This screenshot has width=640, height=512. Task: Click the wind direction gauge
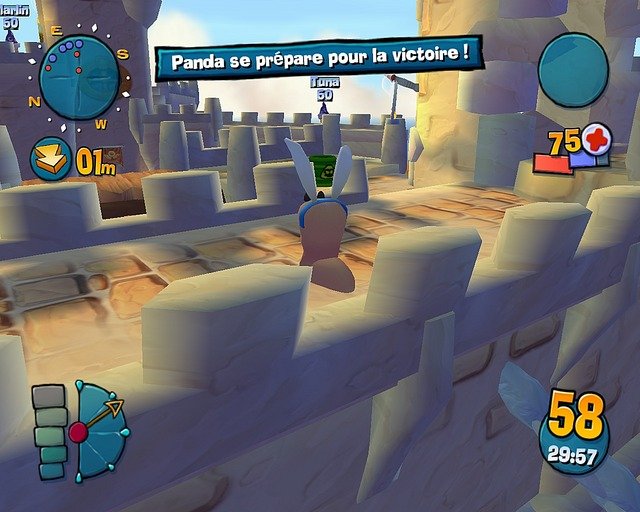[99, 430]
